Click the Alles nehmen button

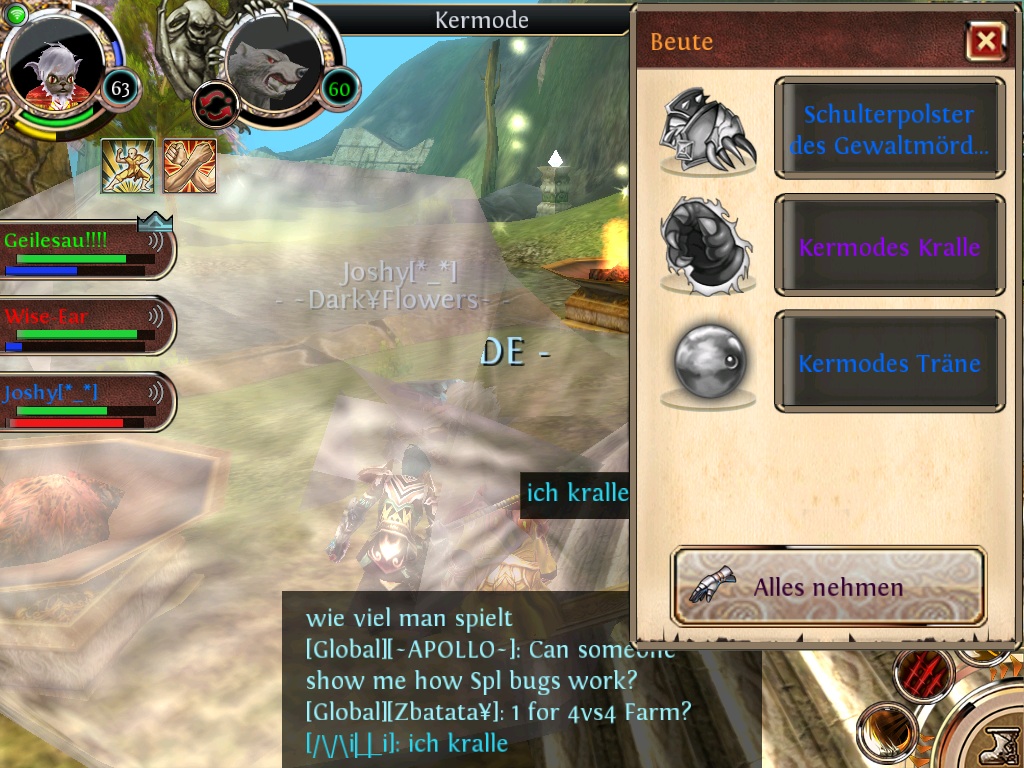(828, 587)
